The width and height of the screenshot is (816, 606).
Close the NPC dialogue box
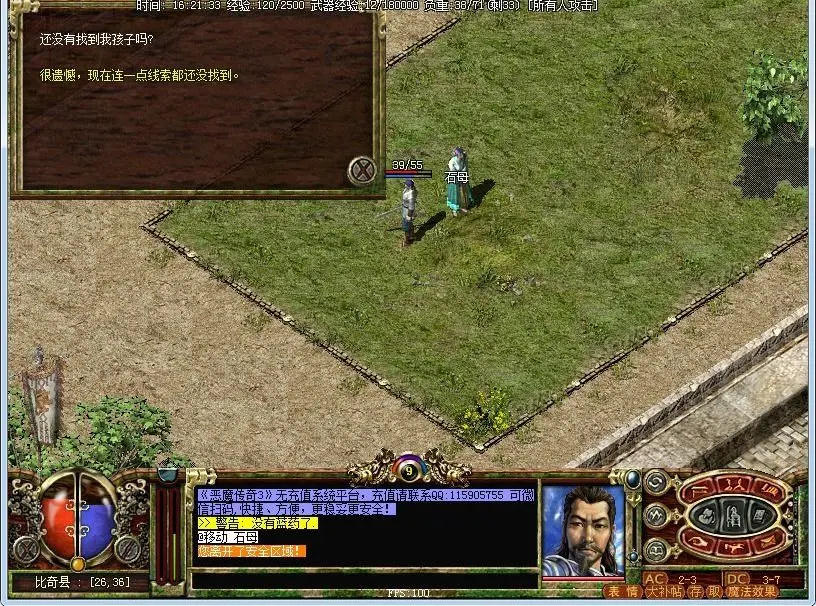tap(362, 171)
